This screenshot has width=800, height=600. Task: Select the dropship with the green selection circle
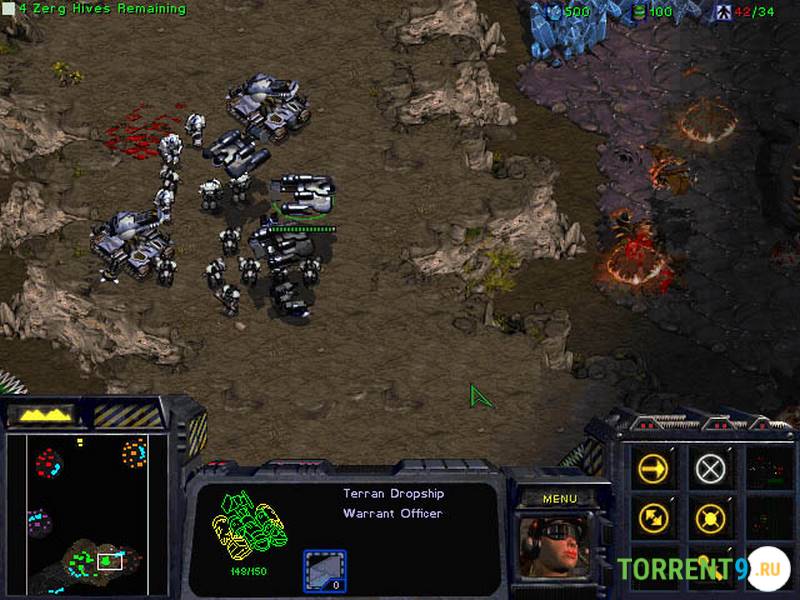click(300, 195)
